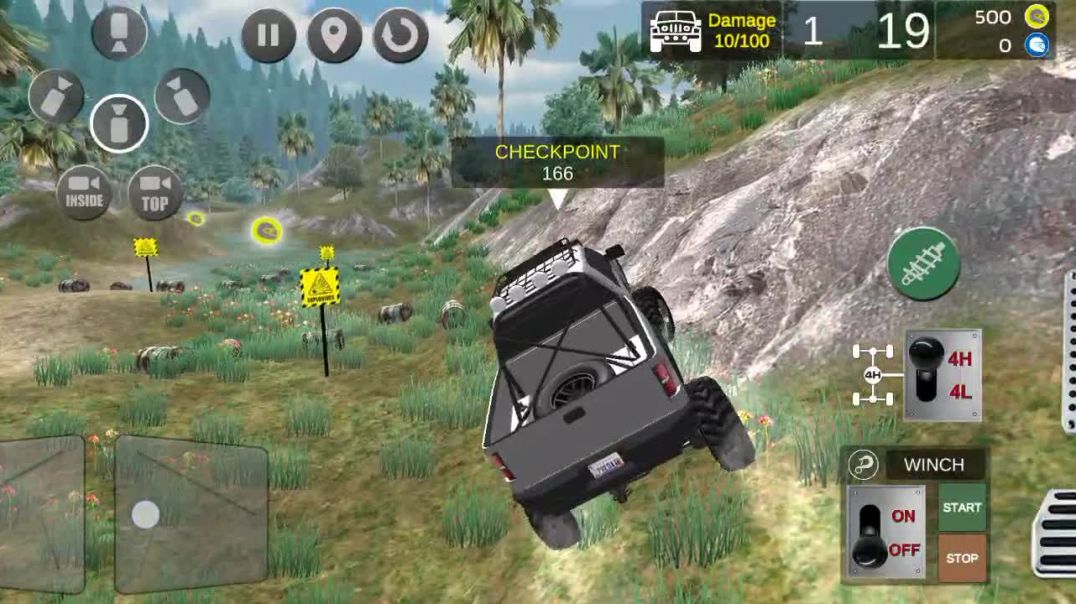1076x604 pixels.
Task: Hit the winch STOP button
Action: coord(961,558)
